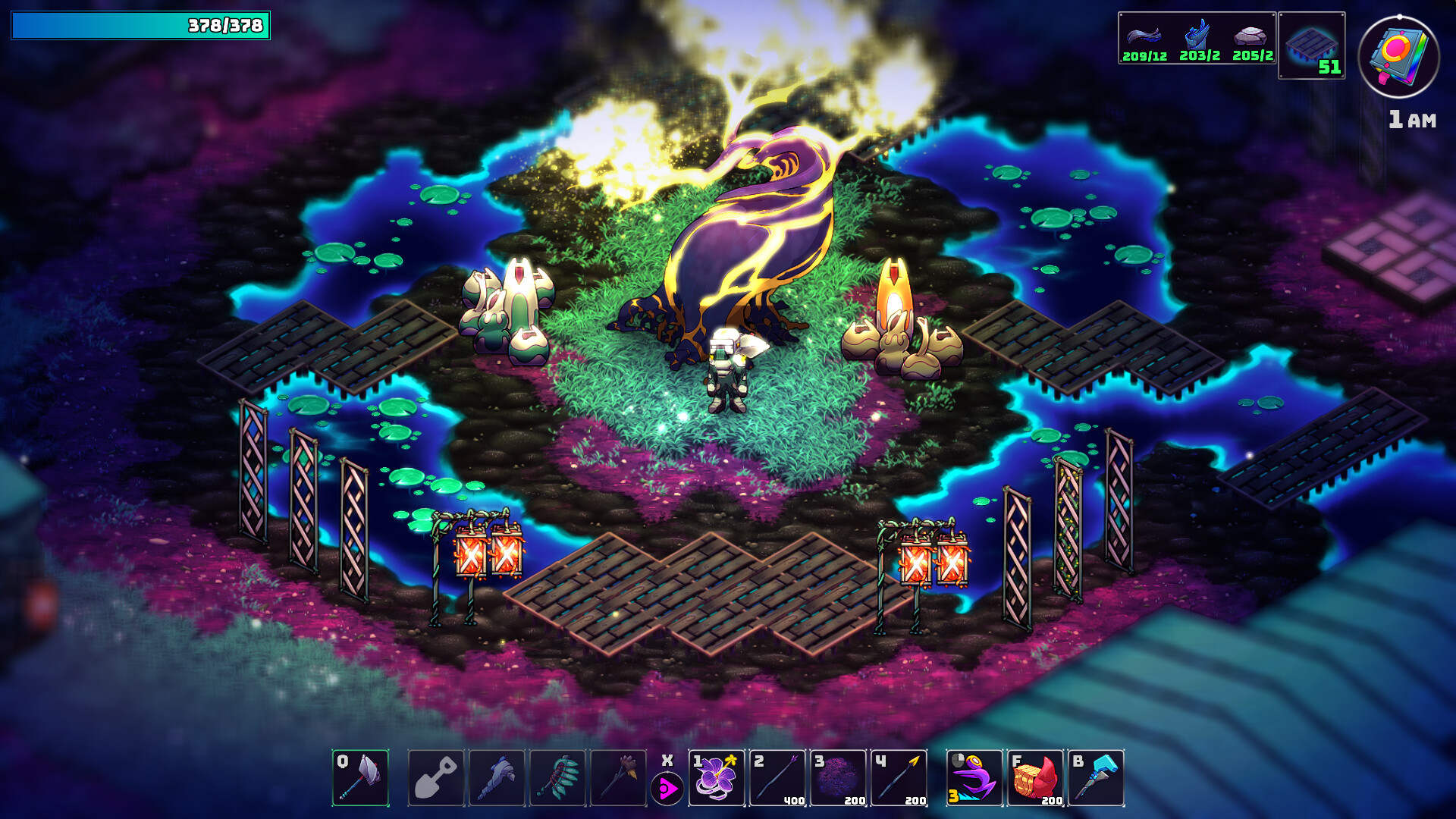Select the purple flower in slot 1
Screen dimensions: 1456x819
[717, 783]
